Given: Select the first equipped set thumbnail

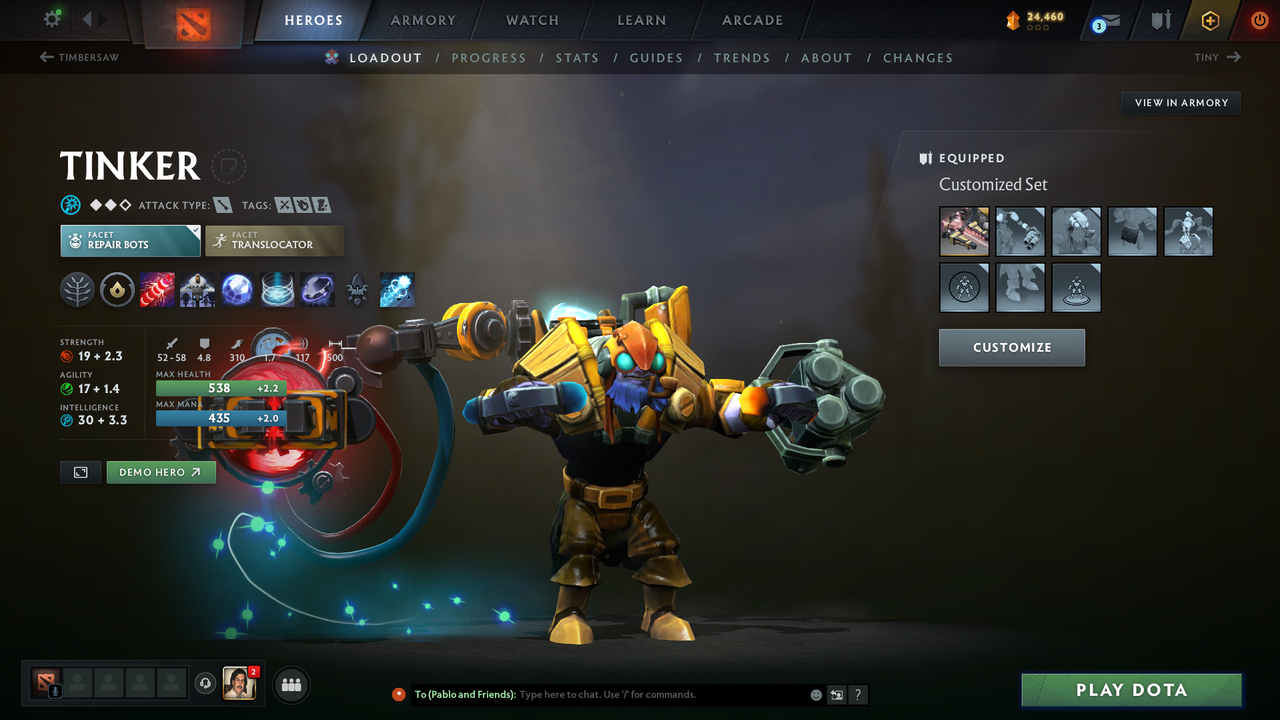Looking at the screenshot, I should click(x=963, y=231).
